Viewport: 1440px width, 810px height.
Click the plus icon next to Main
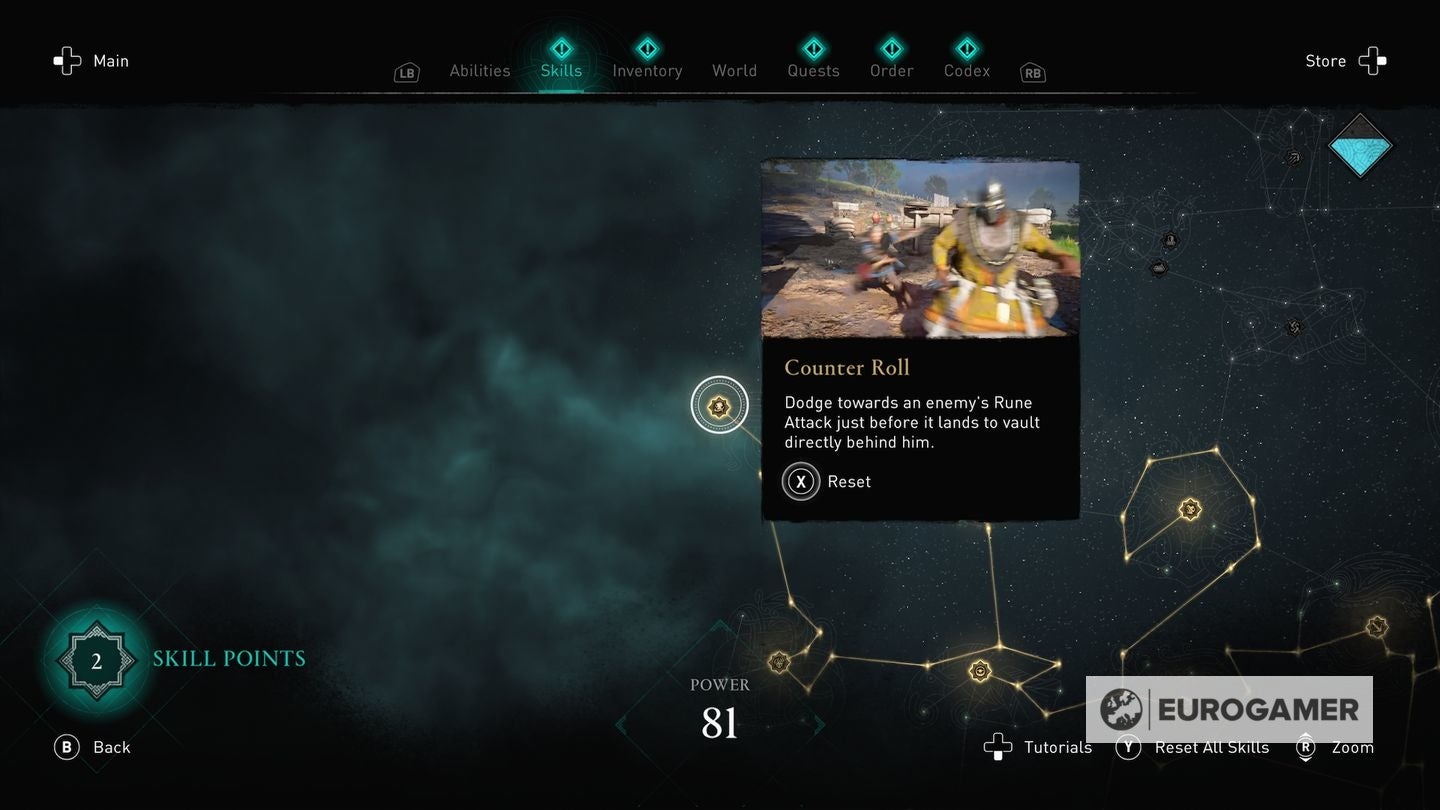pyautogui.click(x=67, y=61)
